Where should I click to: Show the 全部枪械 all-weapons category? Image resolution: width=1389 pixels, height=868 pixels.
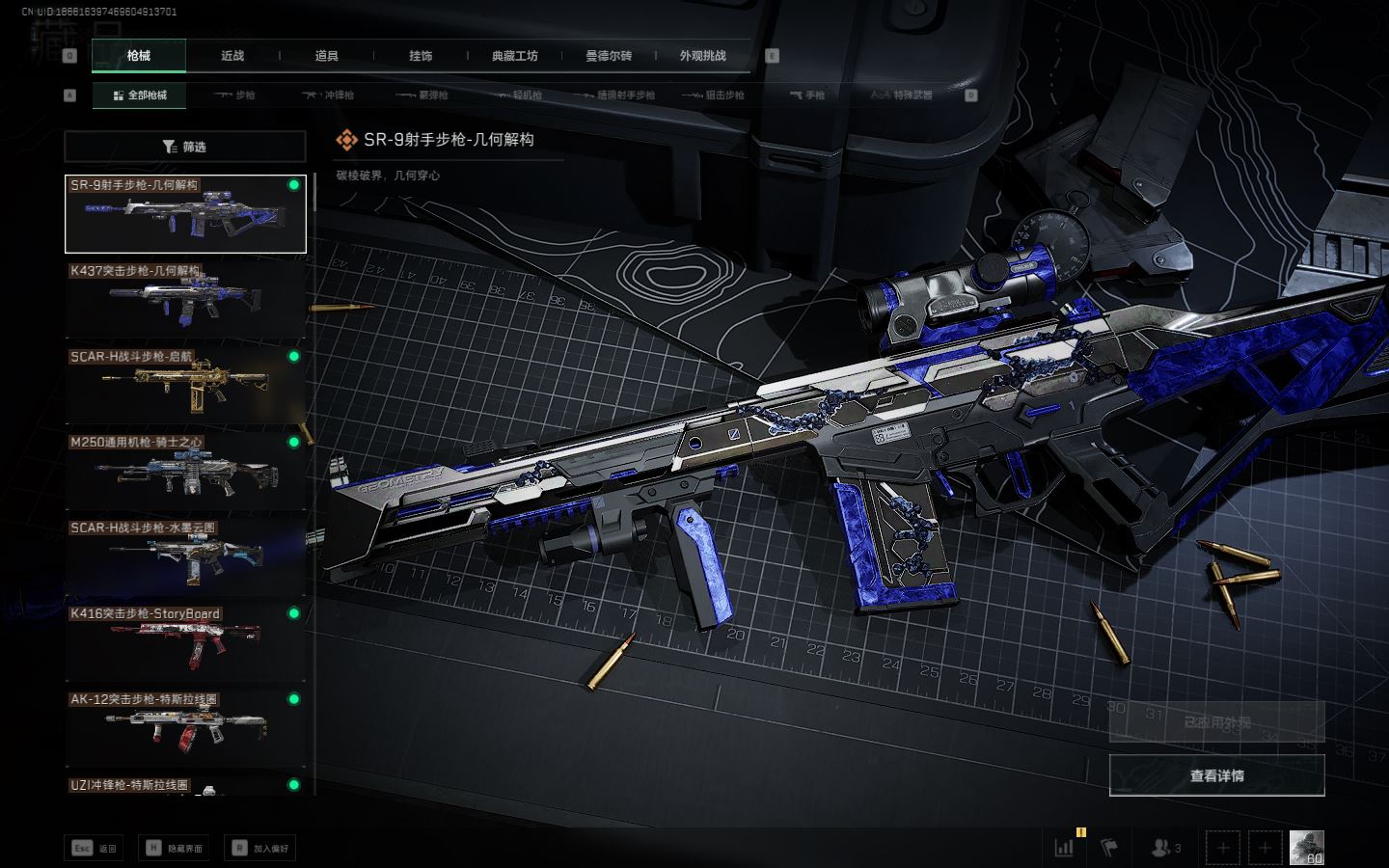pyautogui.click(x=140, y=95)
